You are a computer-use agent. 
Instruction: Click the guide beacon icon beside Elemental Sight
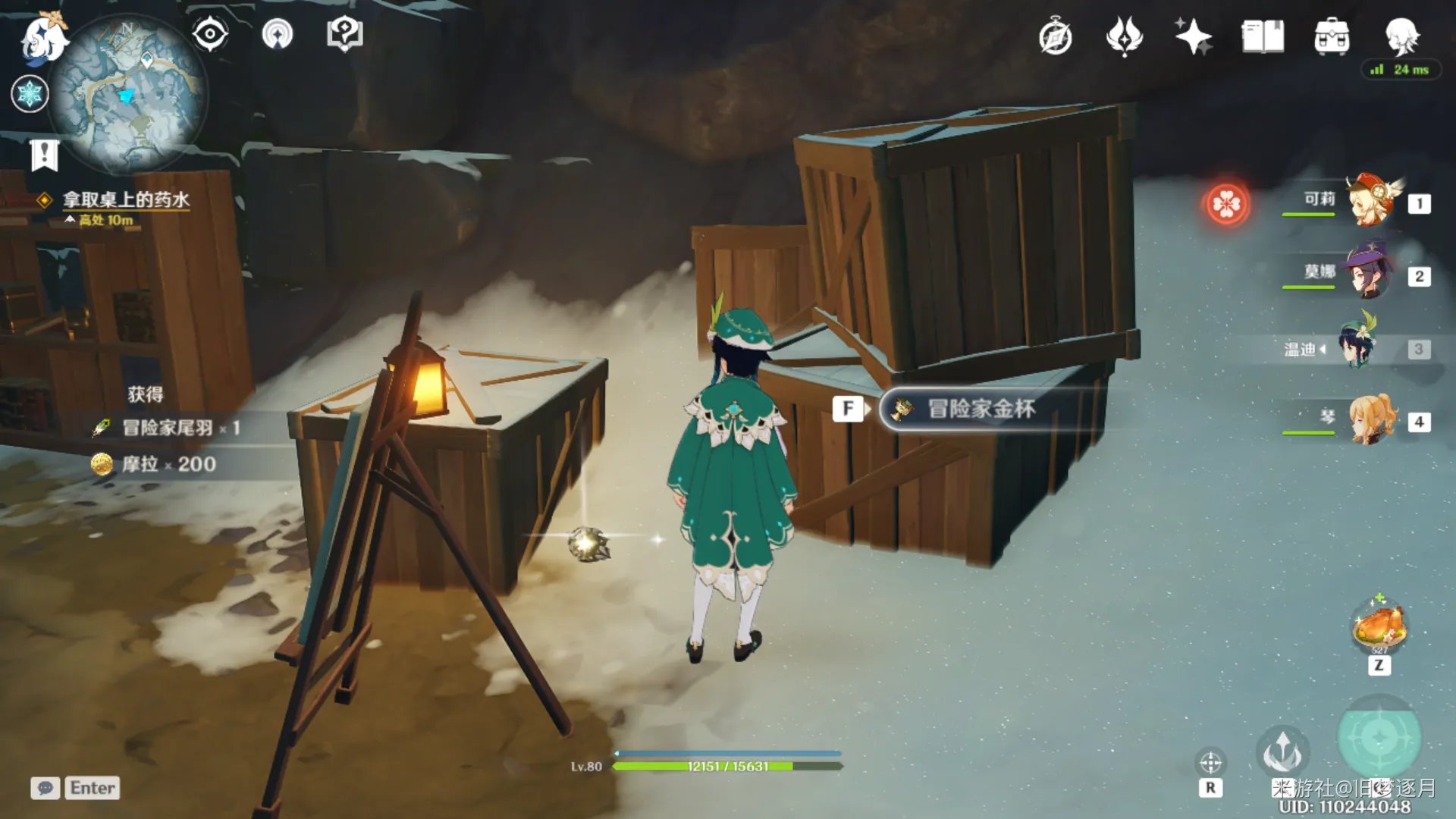click(278, 33)
